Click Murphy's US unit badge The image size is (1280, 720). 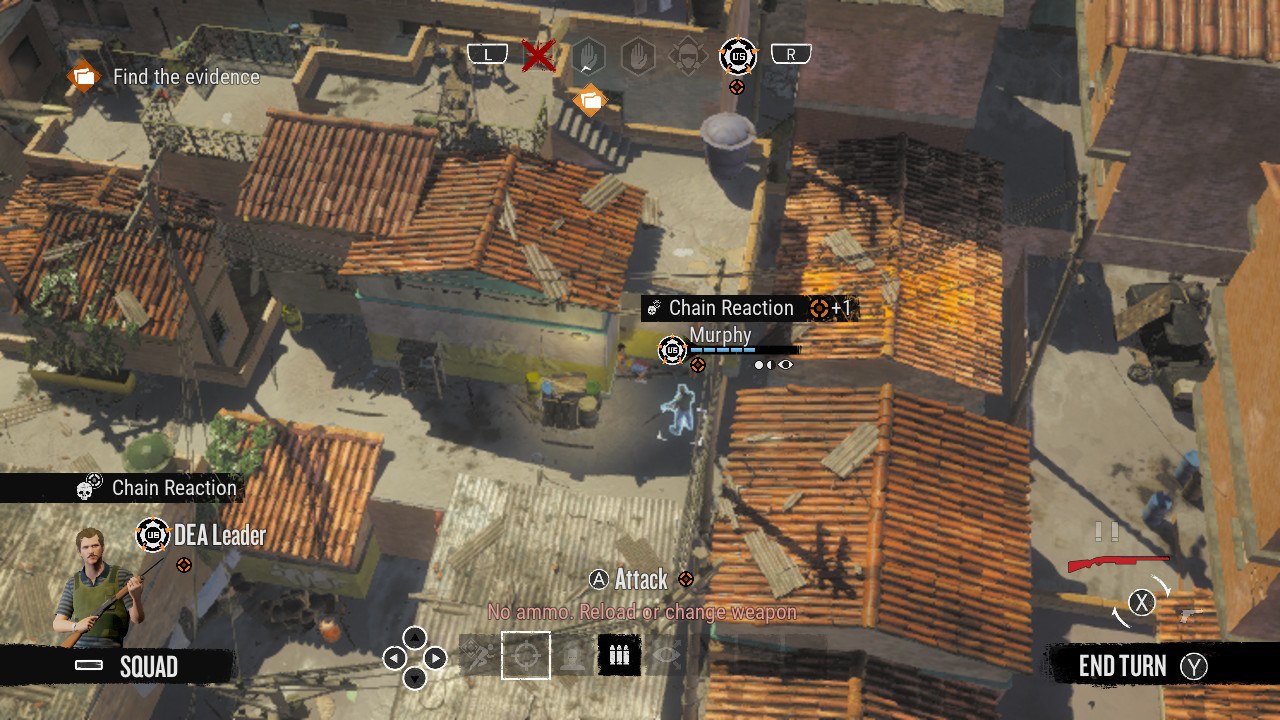tap(672, 349)
